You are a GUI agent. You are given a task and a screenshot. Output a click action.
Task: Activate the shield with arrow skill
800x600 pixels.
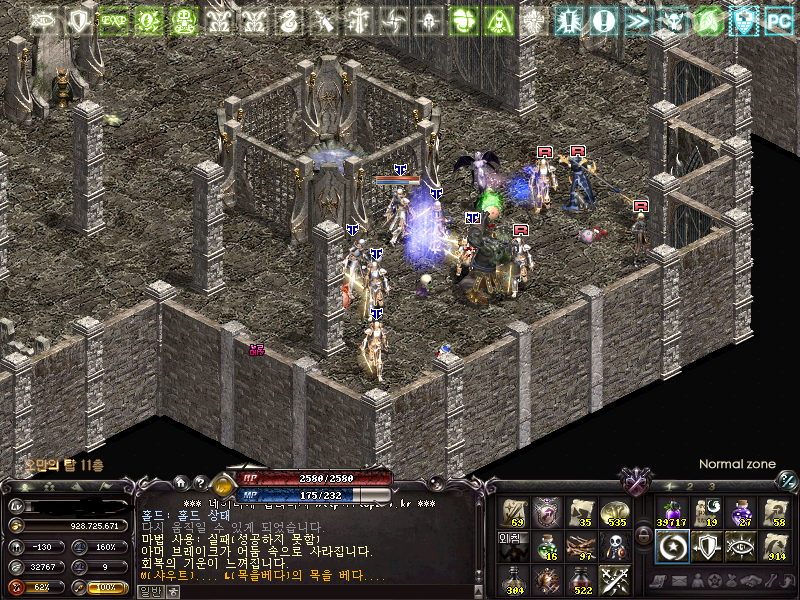point(706,546)
